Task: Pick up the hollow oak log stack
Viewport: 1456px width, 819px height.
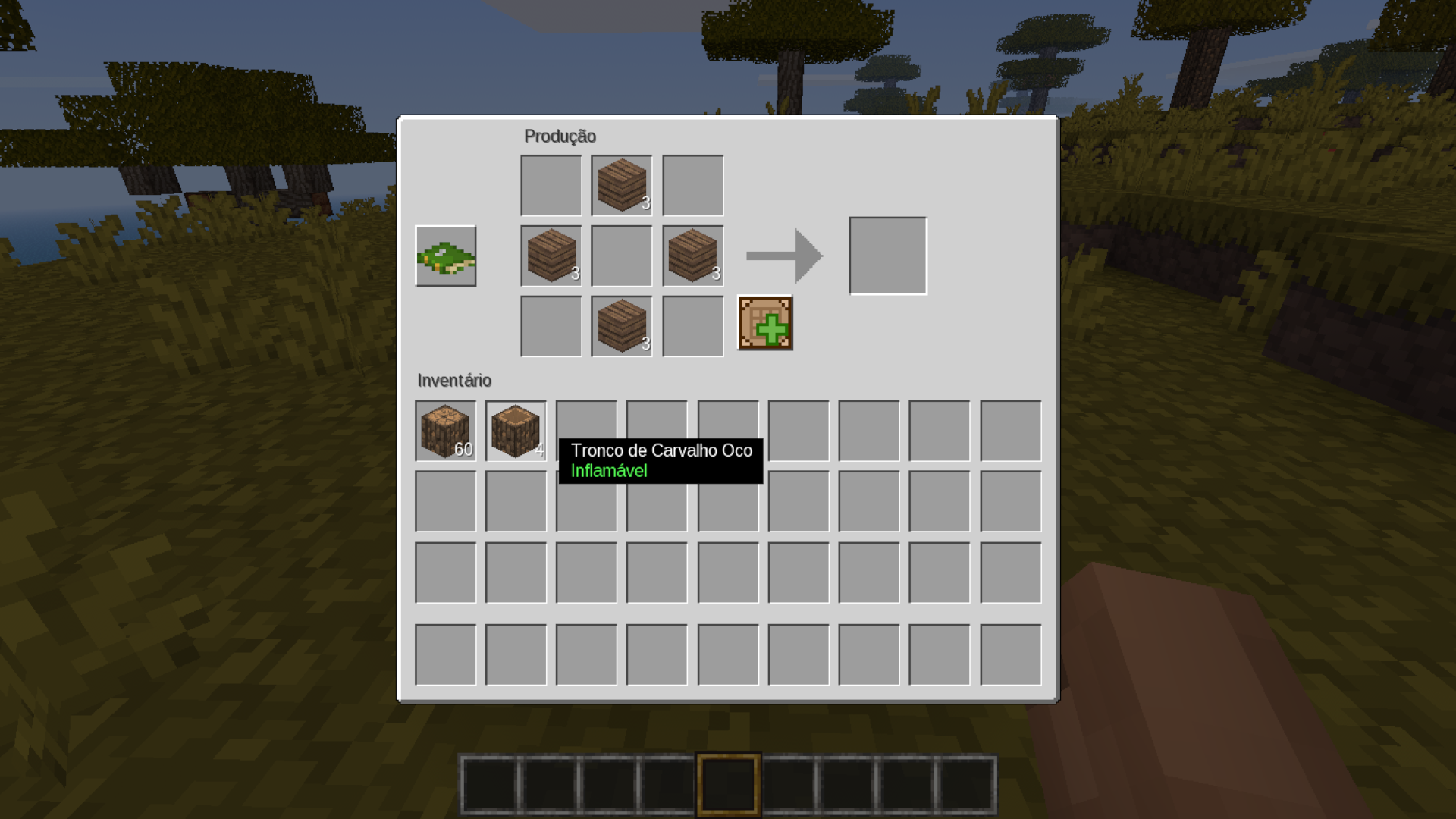Action: click(x=516, y=431)
